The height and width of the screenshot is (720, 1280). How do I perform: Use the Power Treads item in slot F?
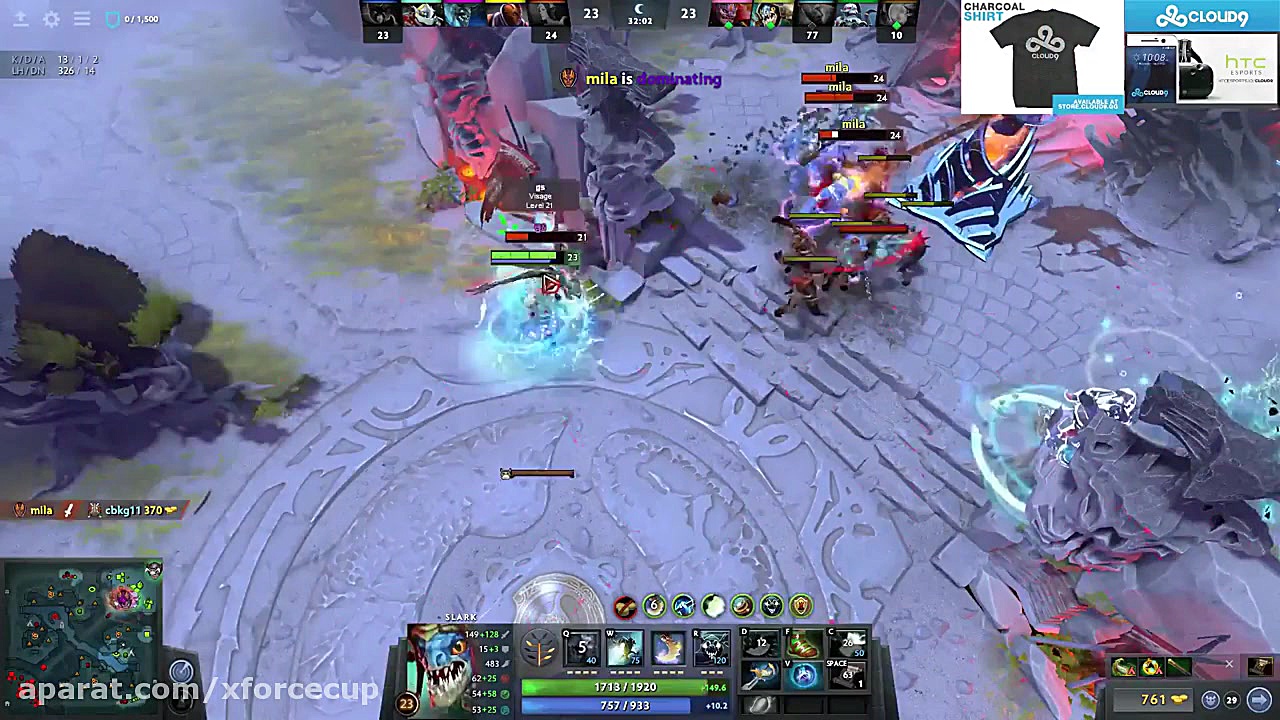(802, 643)
